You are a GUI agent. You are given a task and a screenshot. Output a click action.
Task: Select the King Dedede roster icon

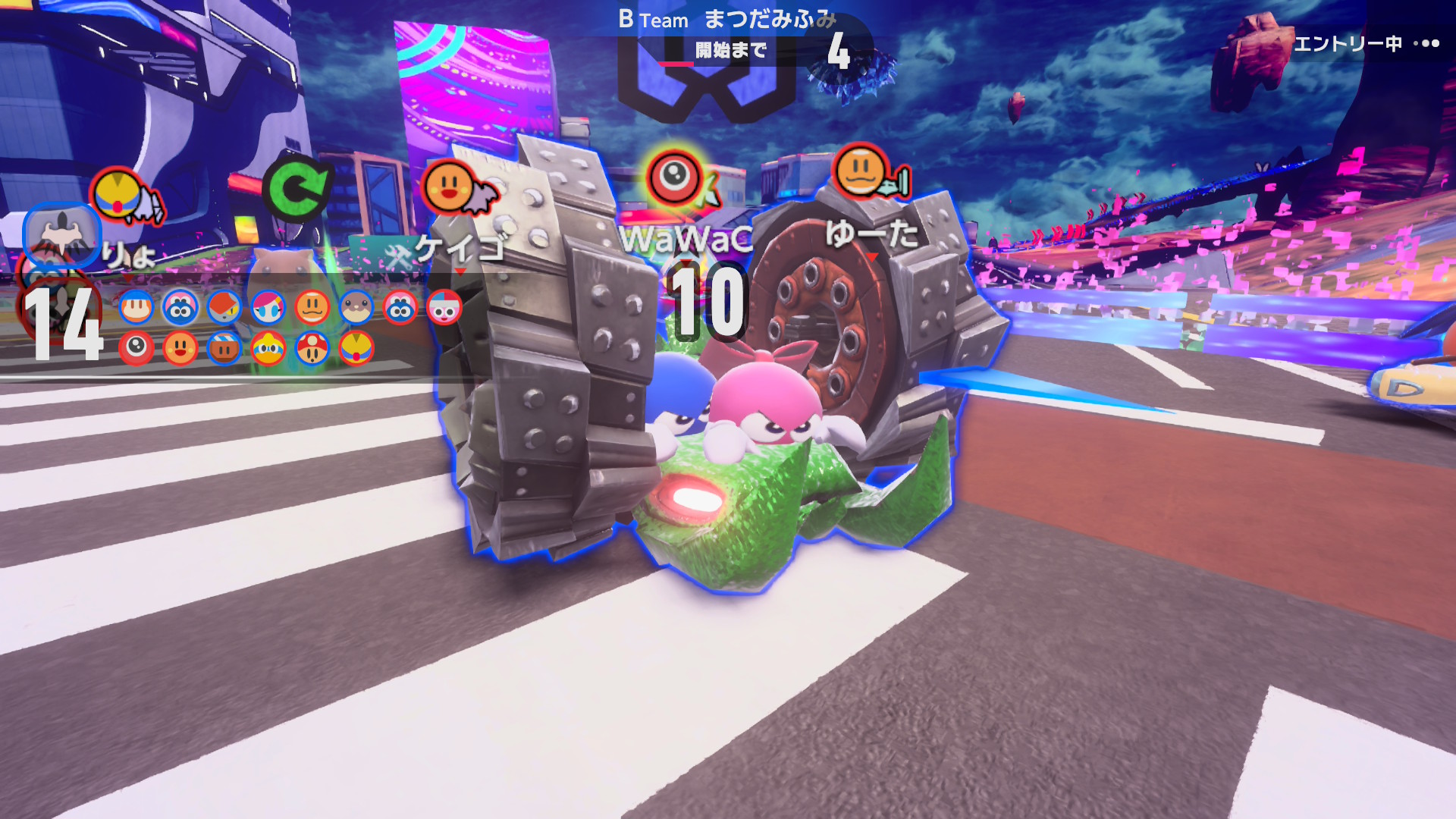(x=268, y=349)
